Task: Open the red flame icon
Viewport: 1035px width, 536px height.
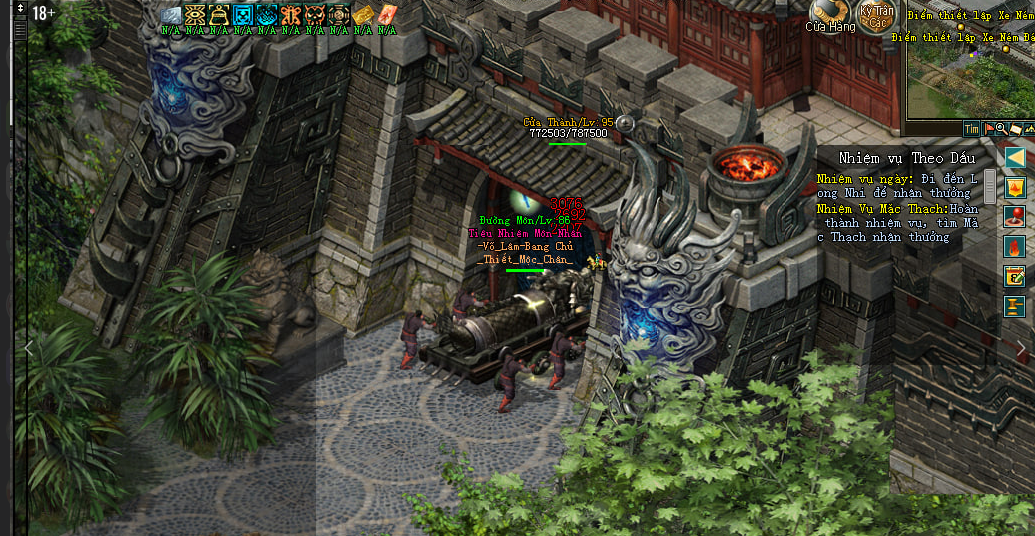Action: coord(1015,247)
